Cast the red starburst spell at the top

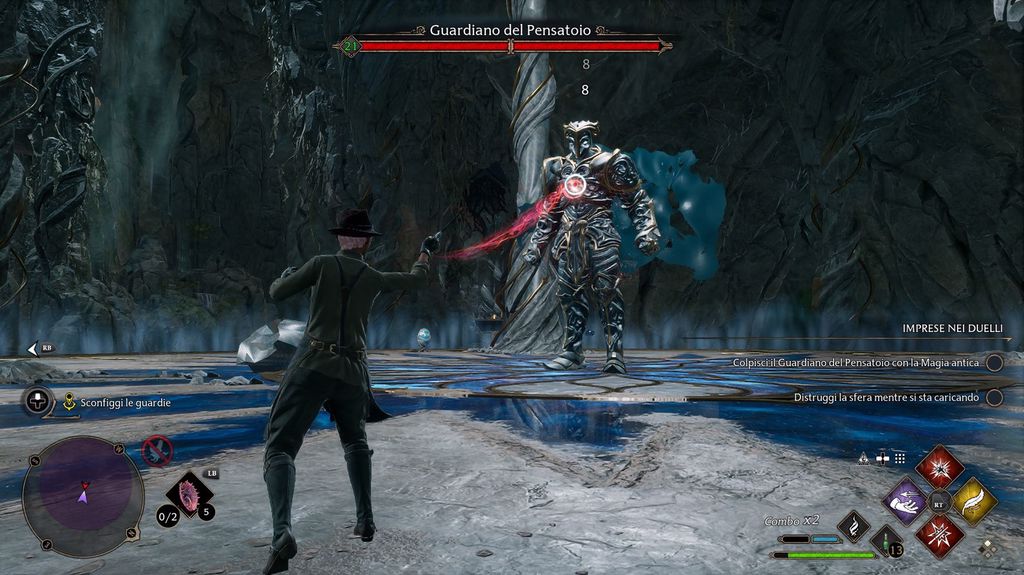point(939,468)
